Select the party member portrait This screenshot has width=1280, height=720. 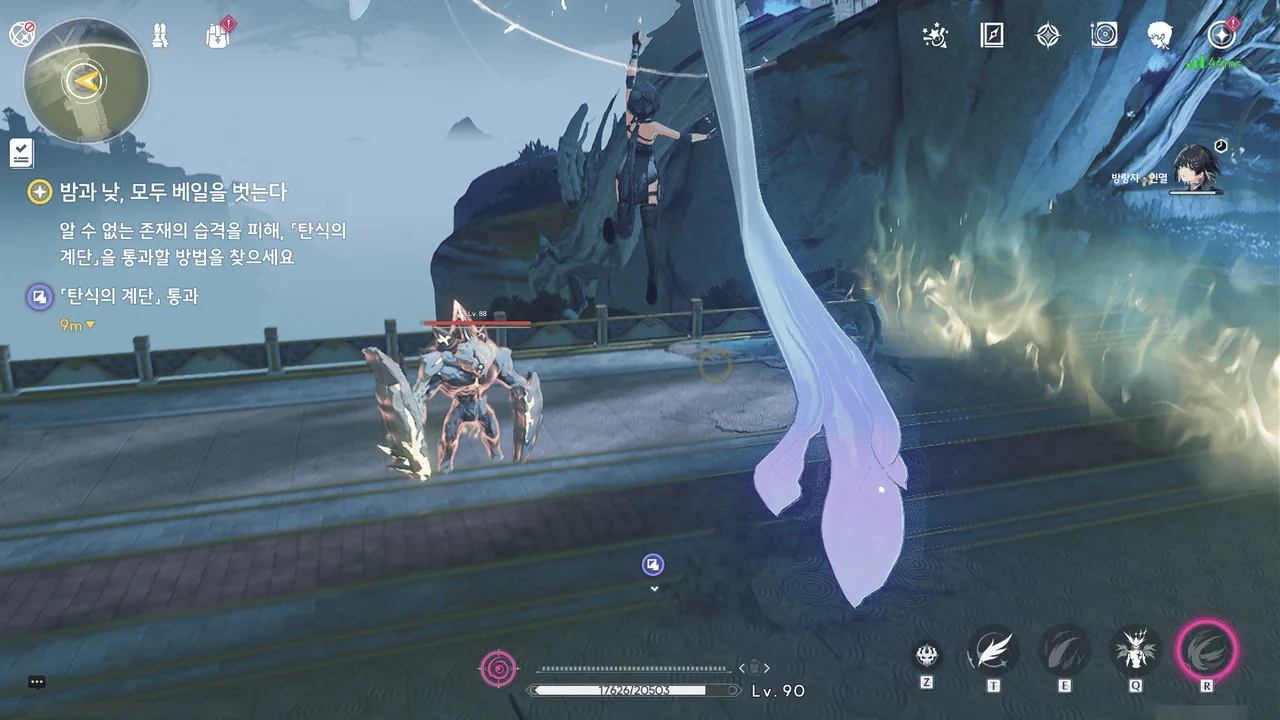(1194, 168)
